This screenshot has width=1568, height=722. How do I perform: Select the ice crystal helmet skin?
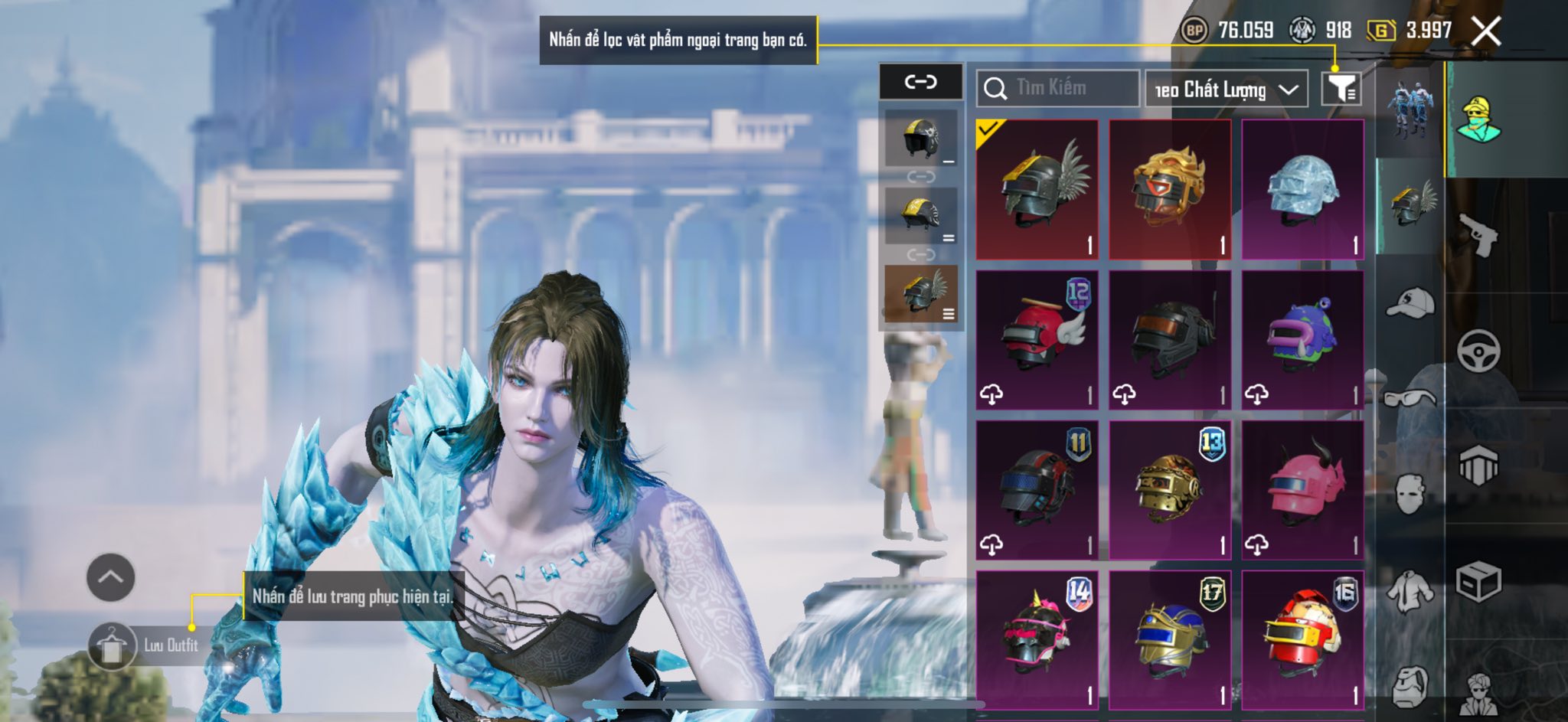tap(1302, 189)
